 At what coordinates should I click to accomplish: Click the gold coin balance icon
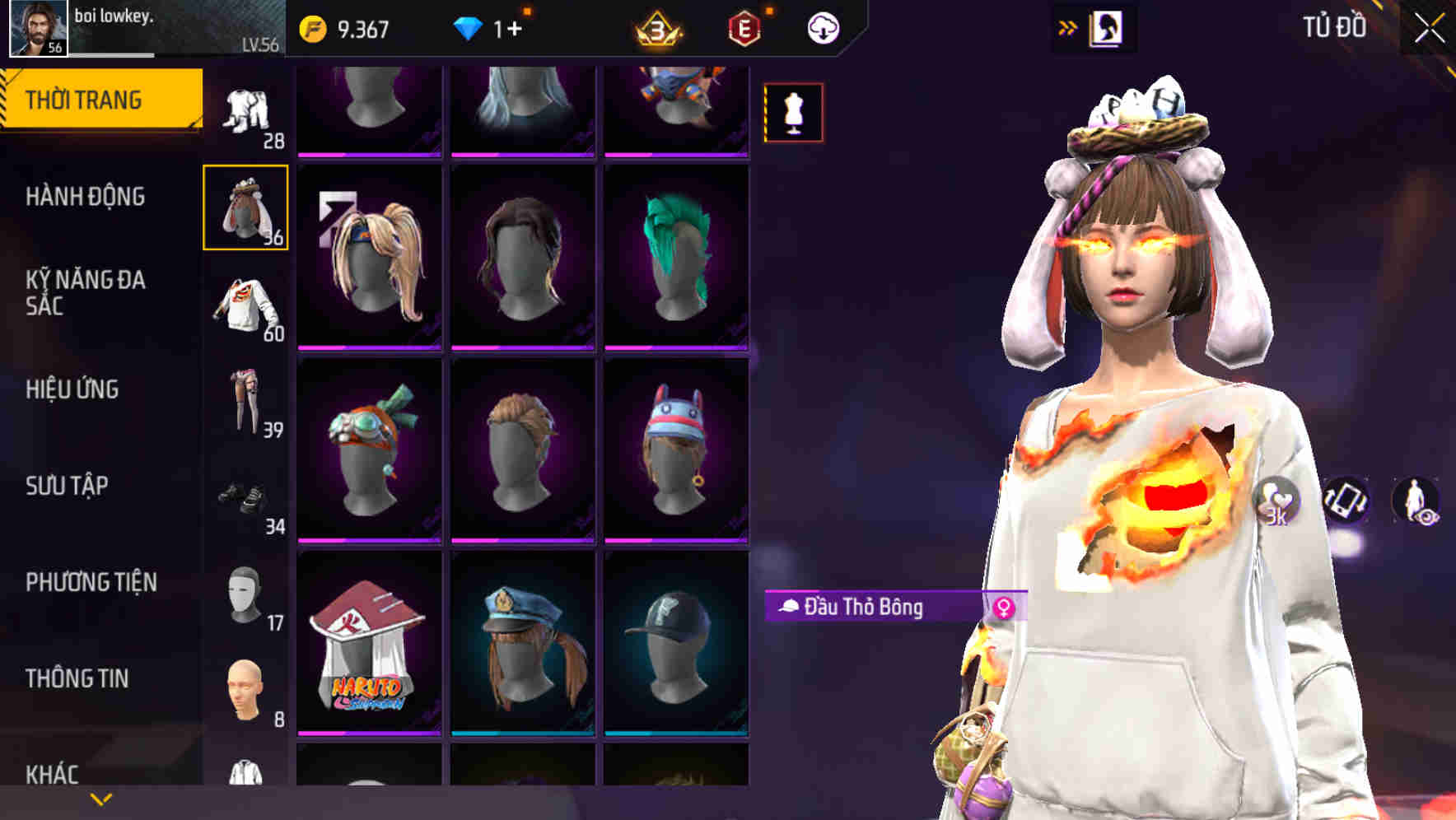(313, 26)
